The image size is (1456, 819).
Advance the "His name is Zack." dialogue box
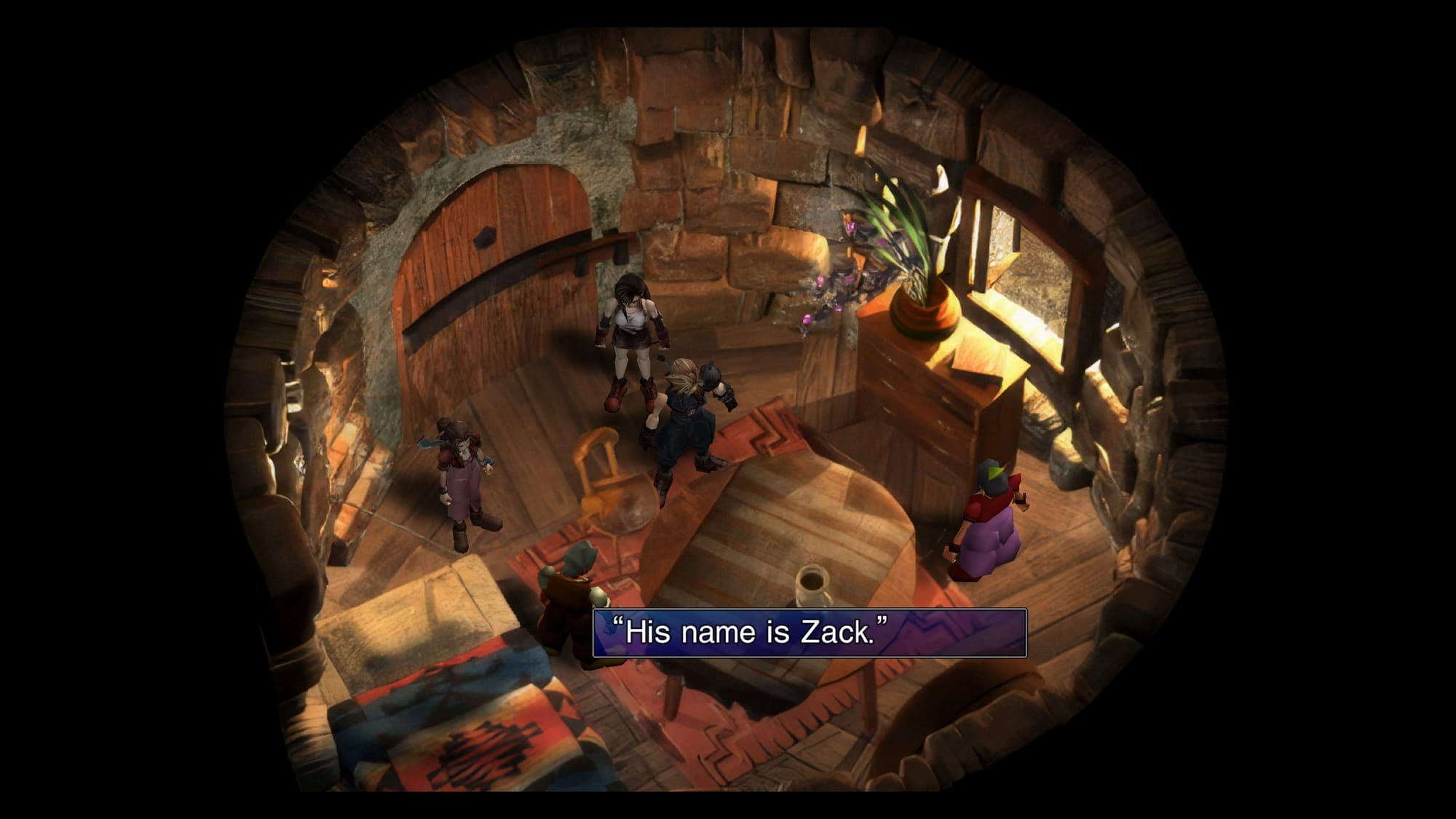pyautogui.click(x=809, y=633)
